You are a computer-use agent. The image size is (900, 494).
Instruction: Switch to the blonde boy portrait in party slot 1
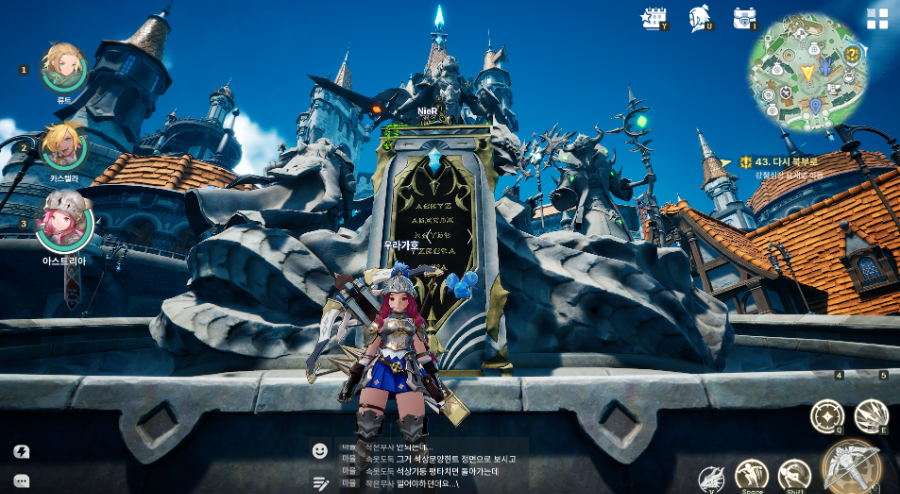(x=64, y=66)
